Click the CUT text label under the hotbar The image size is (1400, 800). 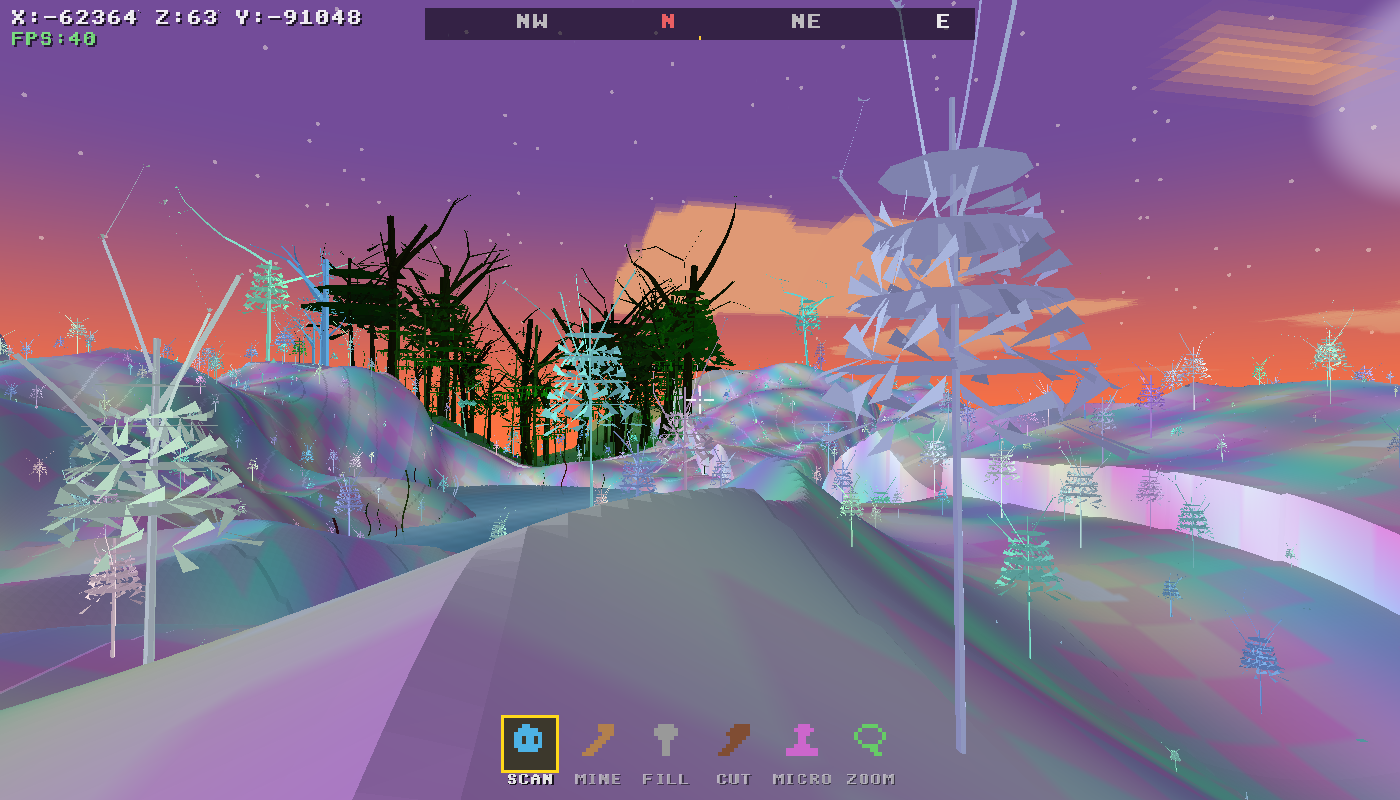point(734,778)
